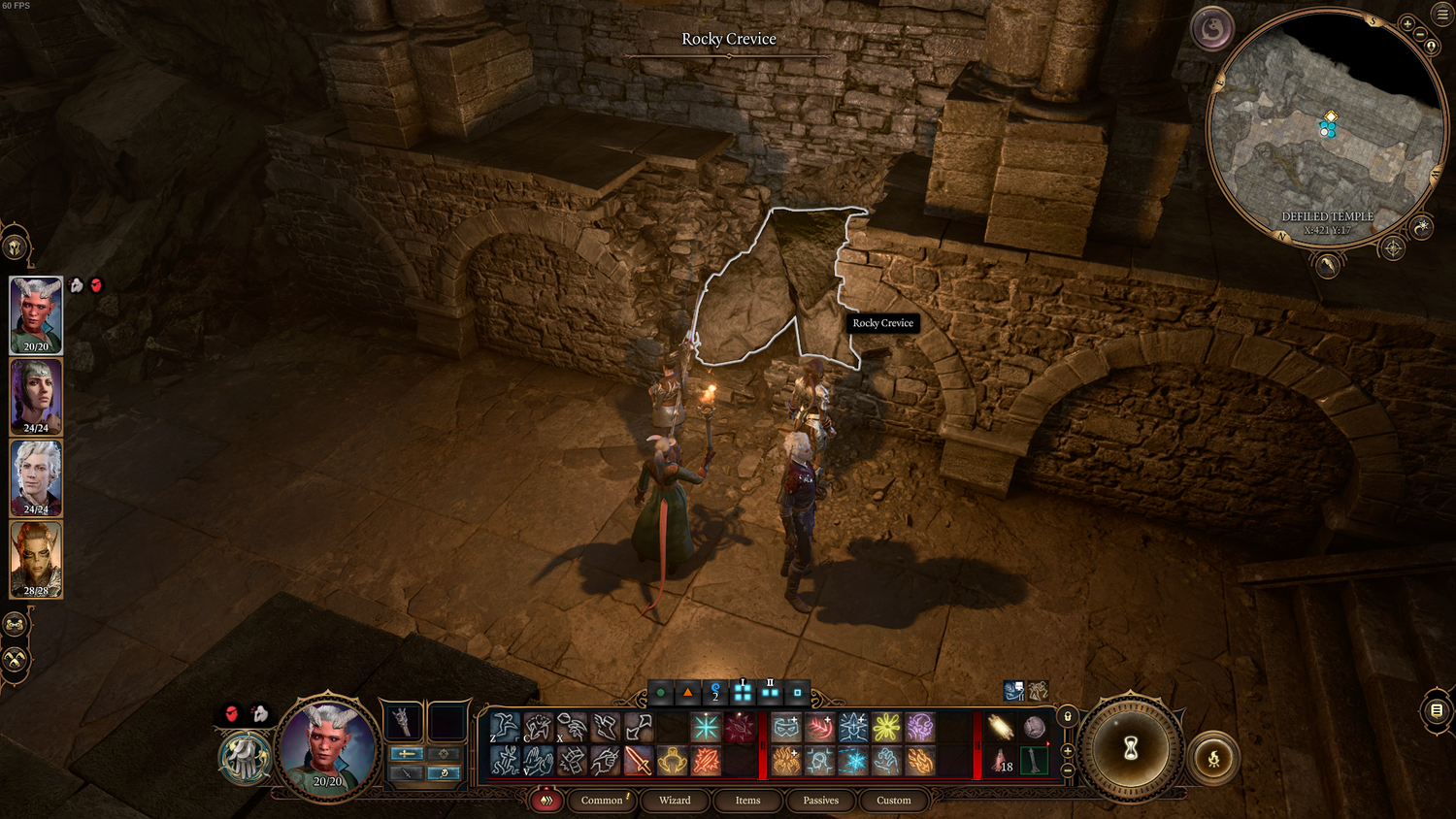The height and width of the screenshot is (819, 1456).
Task: Switch to the Custom hotbar tab
Action: 893,801
